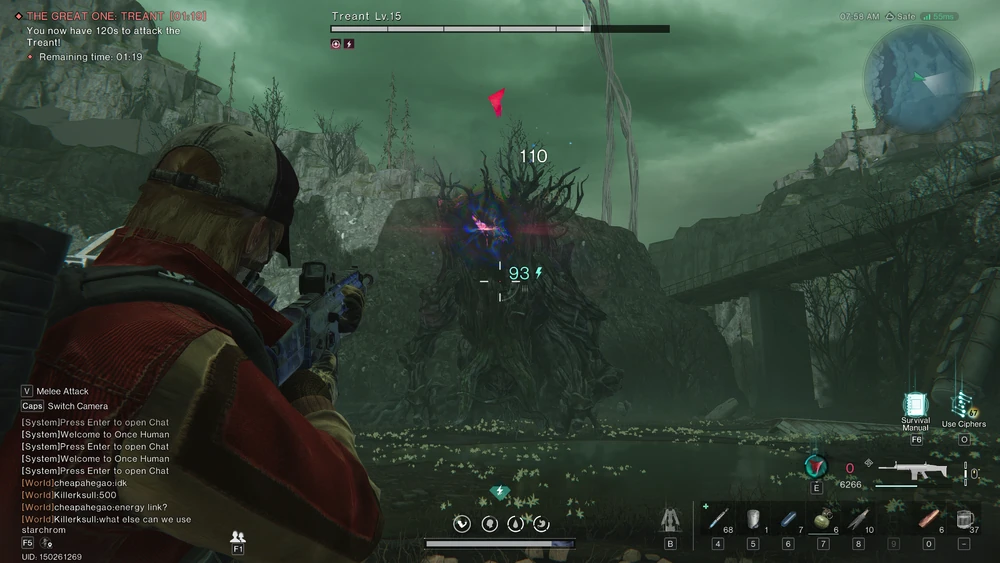1000x563 pixels.
Task: Open the Use Ciphers icon
Action: (x=963, y=404)
